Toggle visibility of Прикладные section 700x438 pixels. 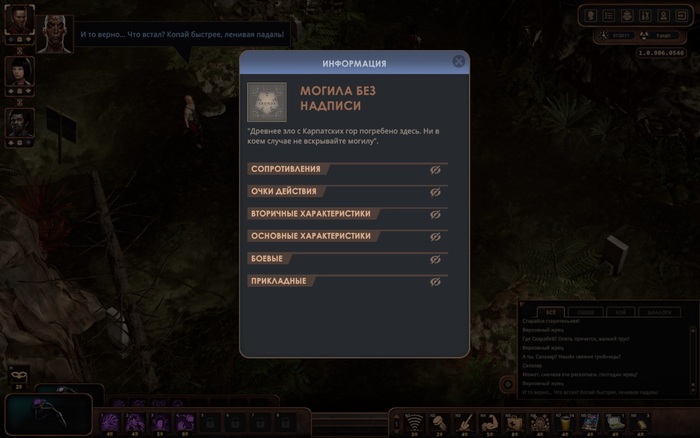click(x=435, y=282)
